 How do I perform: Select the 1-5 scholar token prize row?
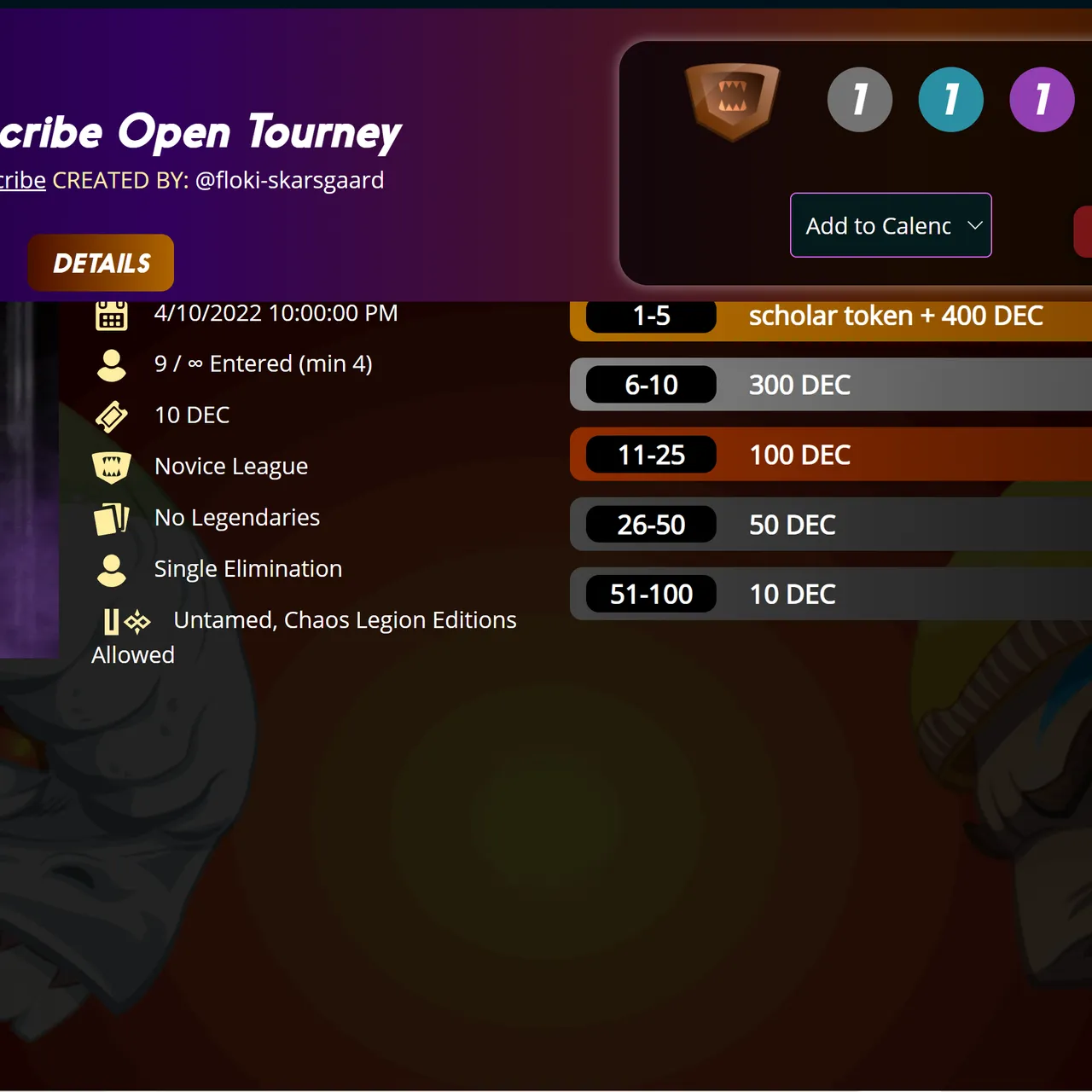(x=828, y=316)
